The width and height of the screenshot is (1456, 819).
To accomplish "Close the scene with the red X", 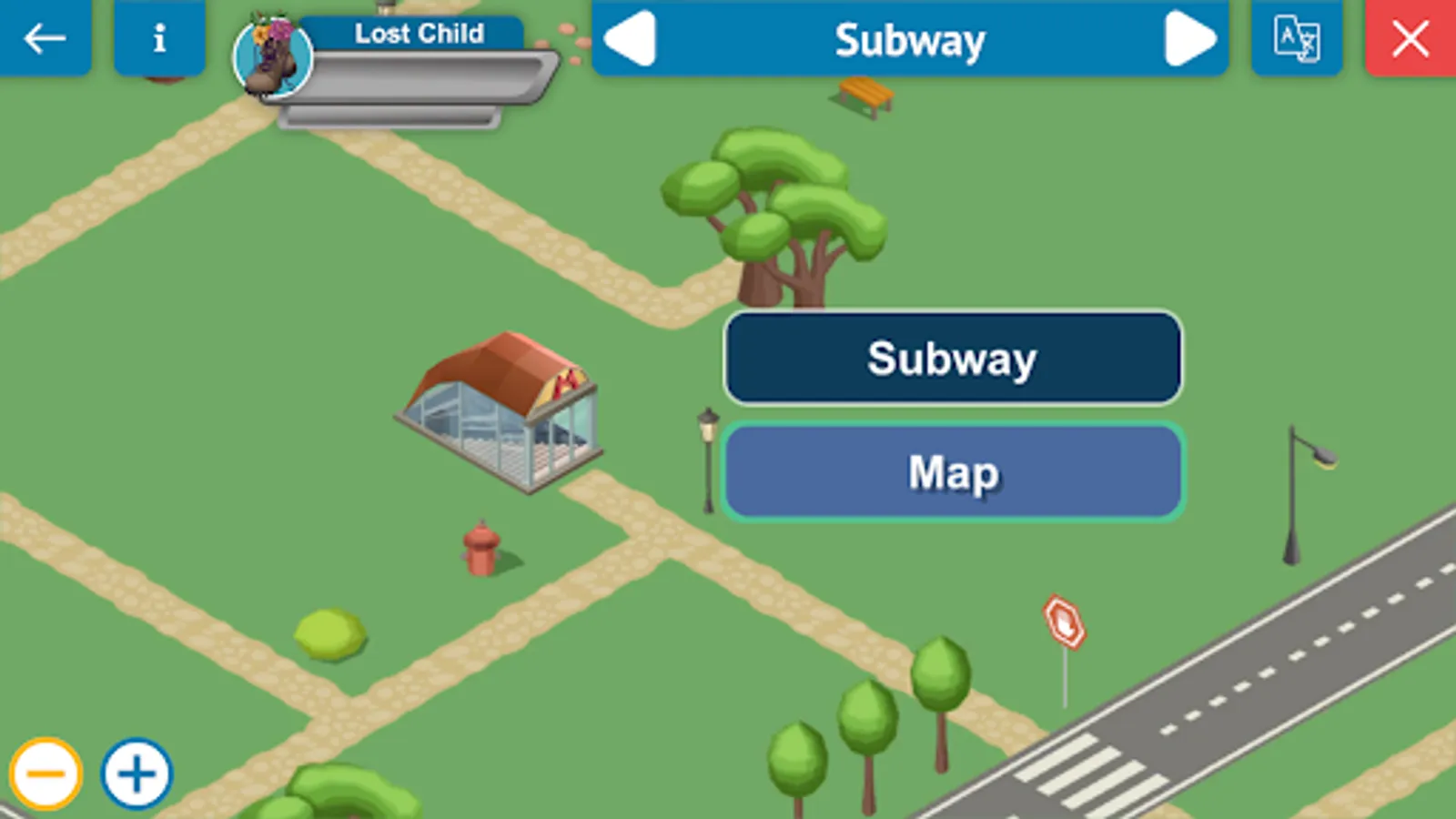I will [1410, 38].
